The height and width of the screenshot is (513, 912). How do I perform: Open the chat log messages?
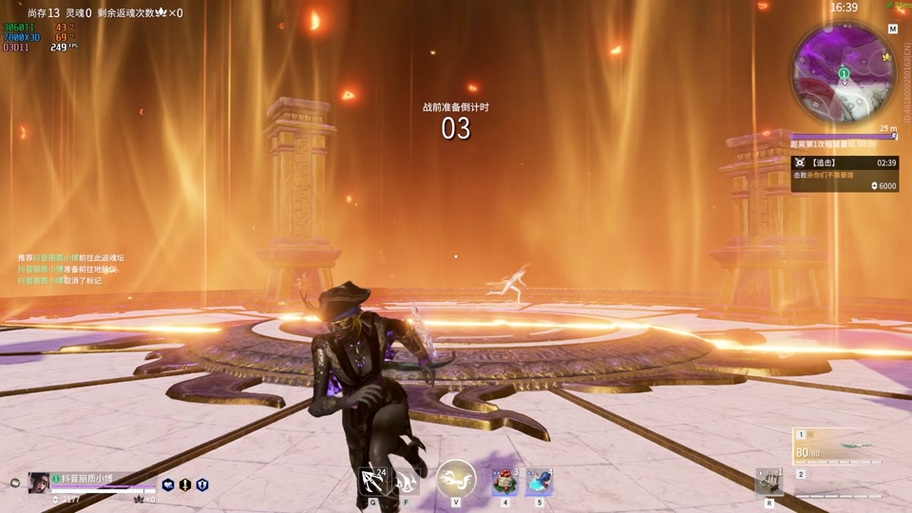point(72,269)
